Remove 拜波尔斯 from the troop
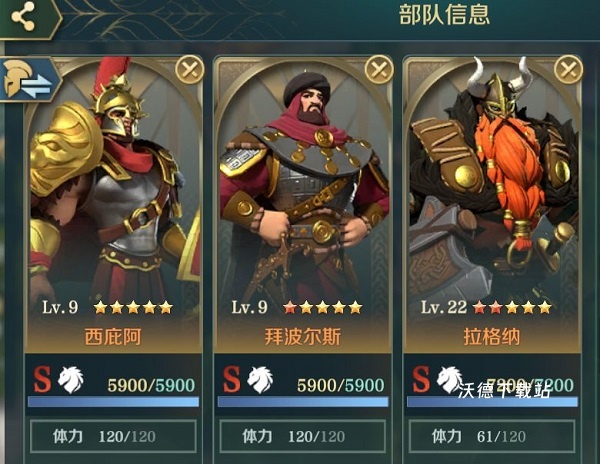Viewport: 600px width, 464px height. (379, 69)
